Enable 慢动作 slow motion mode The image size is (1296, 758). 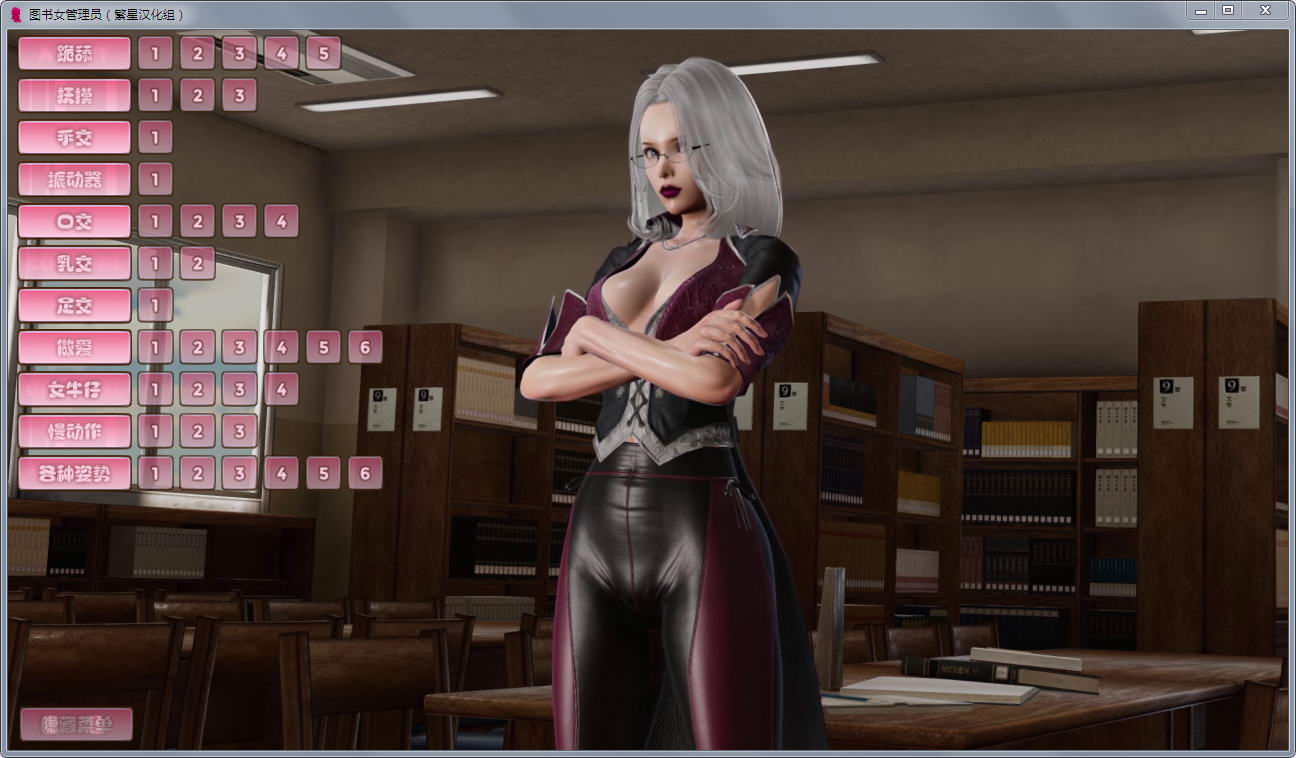73,431
